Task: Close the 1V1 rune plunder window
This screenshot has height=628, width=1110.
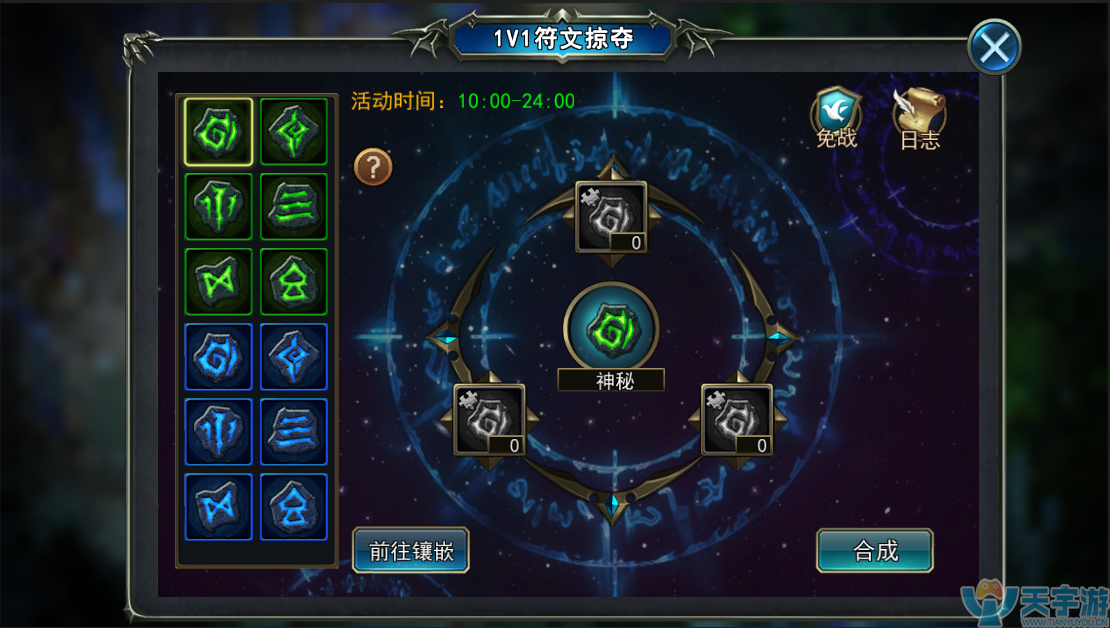Action: [994, 46]
